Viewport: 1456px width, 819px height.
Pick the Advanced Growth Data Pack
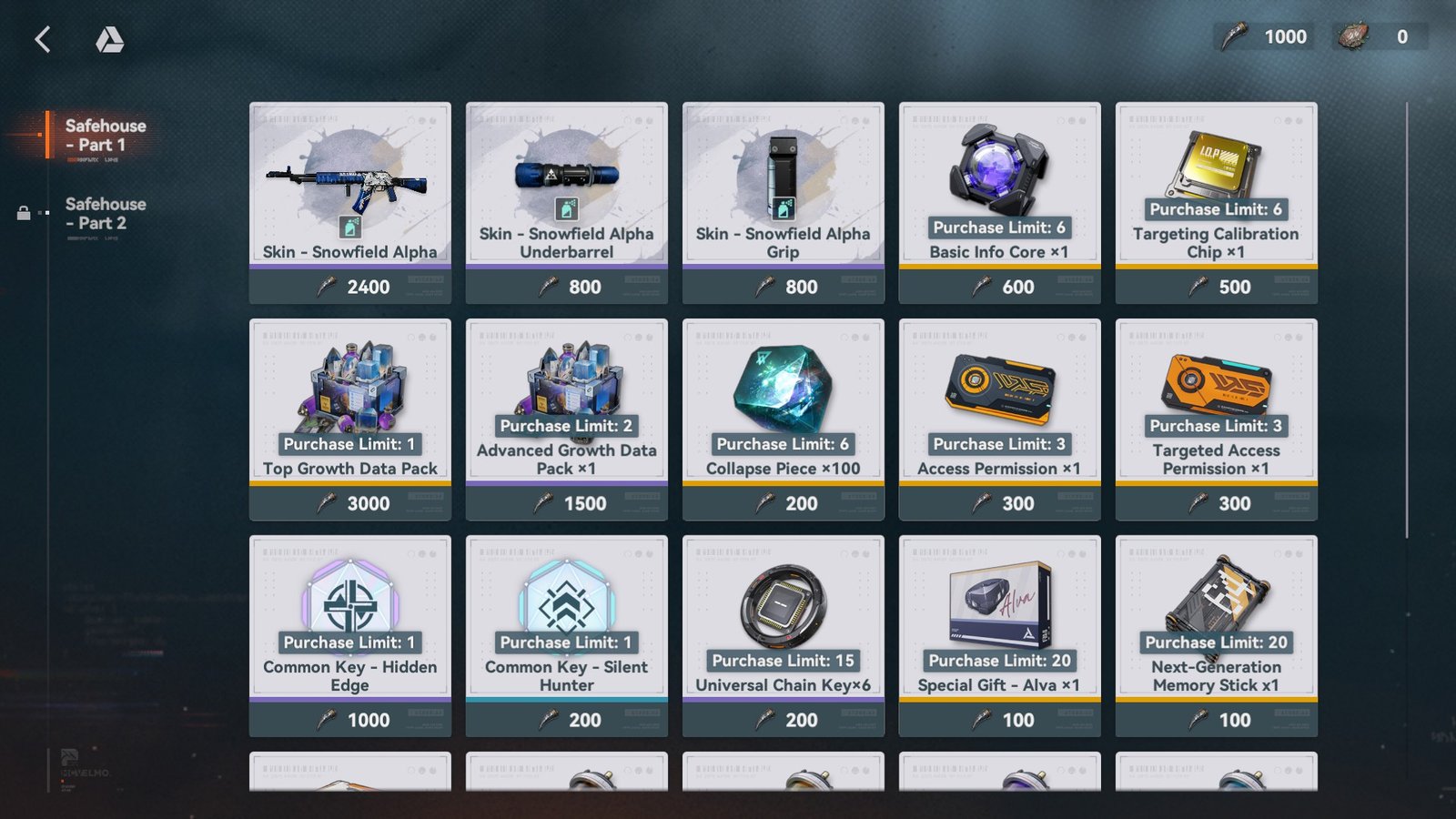coord(567,419)
